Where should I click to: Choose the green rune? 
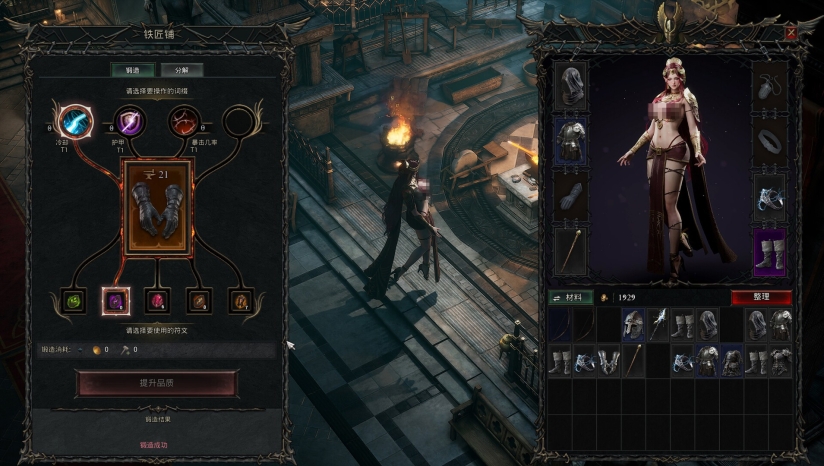(73, 300)
